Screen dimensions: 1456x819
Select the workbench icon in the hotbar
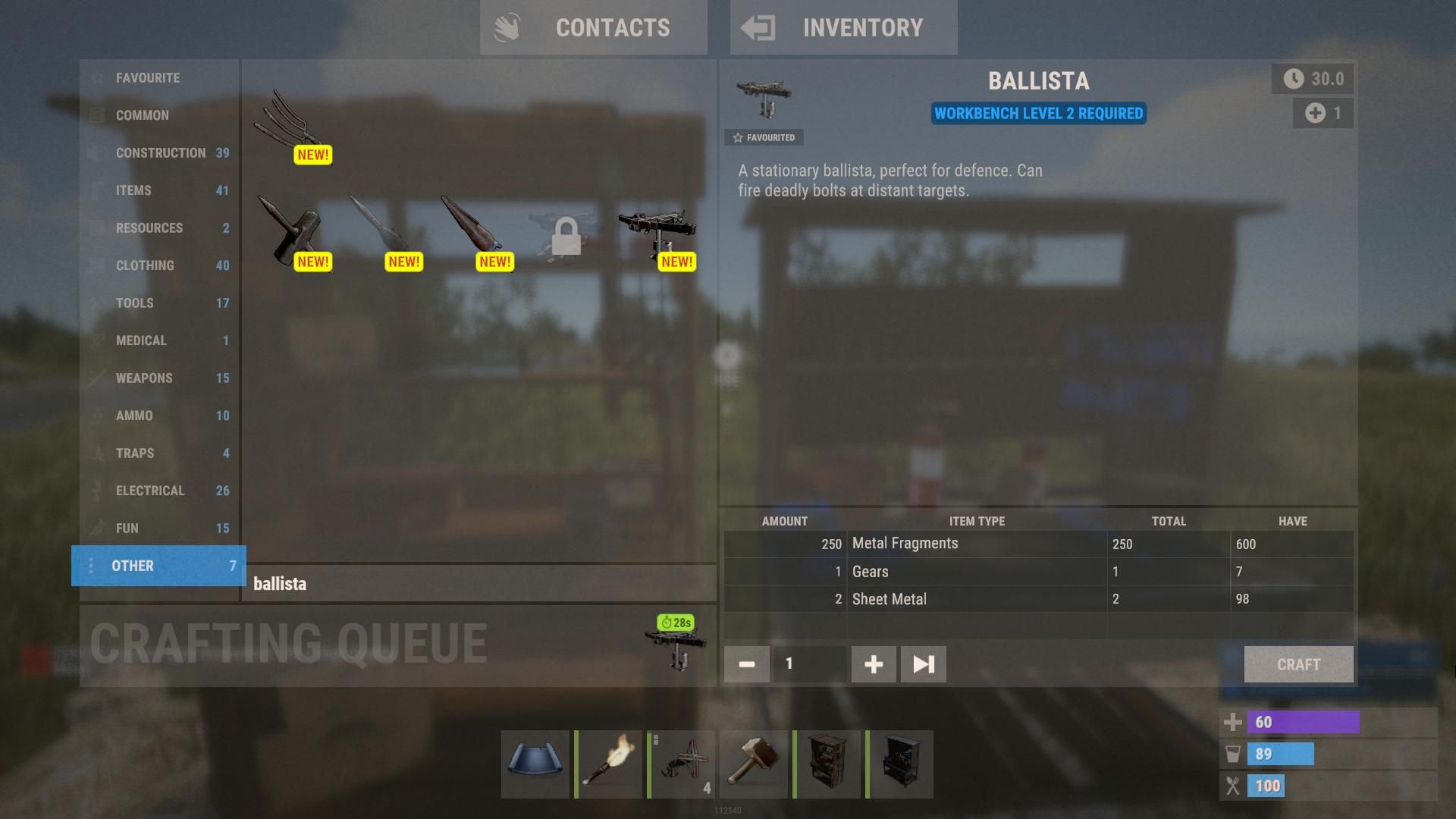click(900, 764)
